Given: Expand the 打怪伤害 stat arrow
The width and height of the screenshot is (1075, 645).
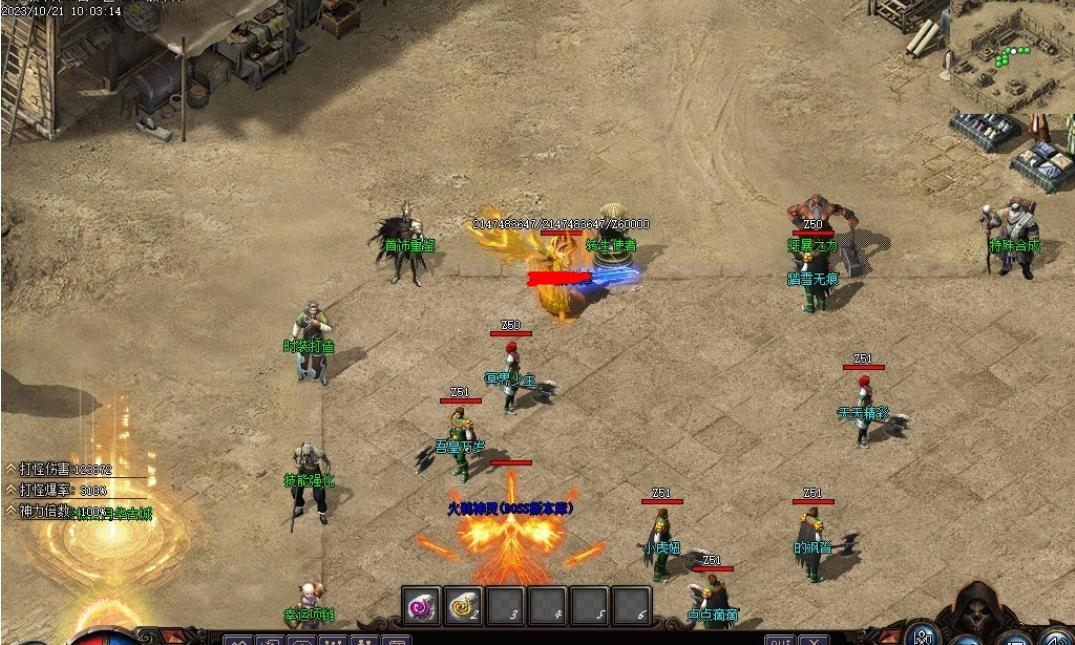Looking at the screenshot, I should pyautogui.click(x=11, y=468).
